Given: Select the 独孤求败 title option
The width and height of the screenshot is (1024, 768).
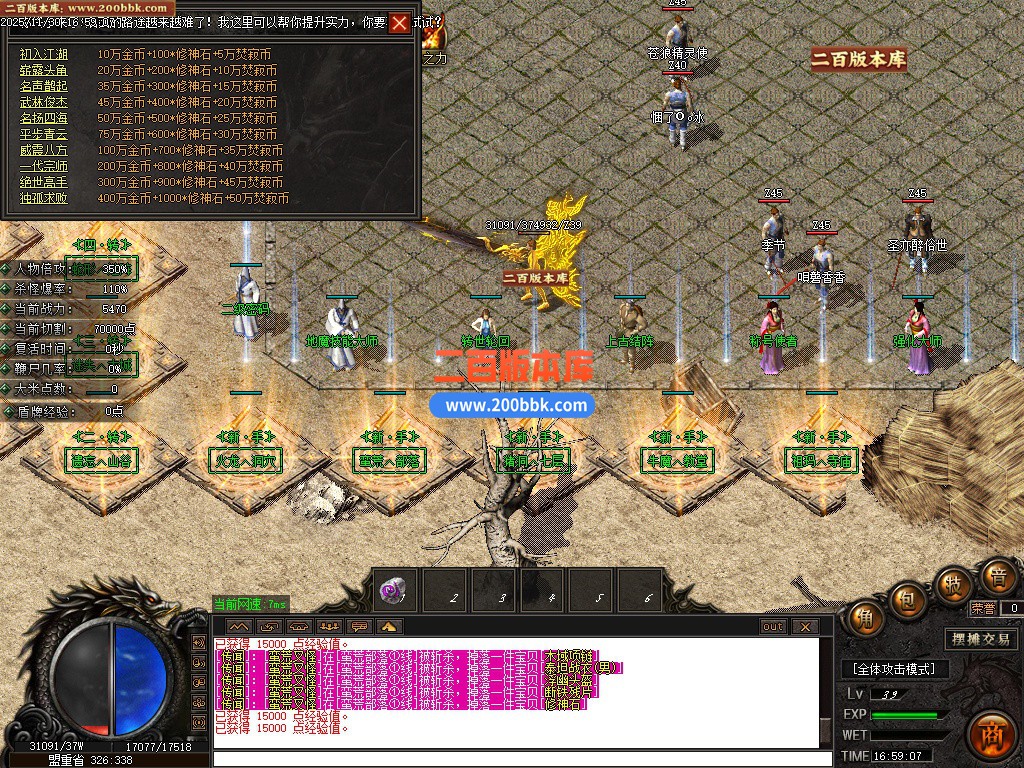Looking at the screenshot, I should 44,198.
